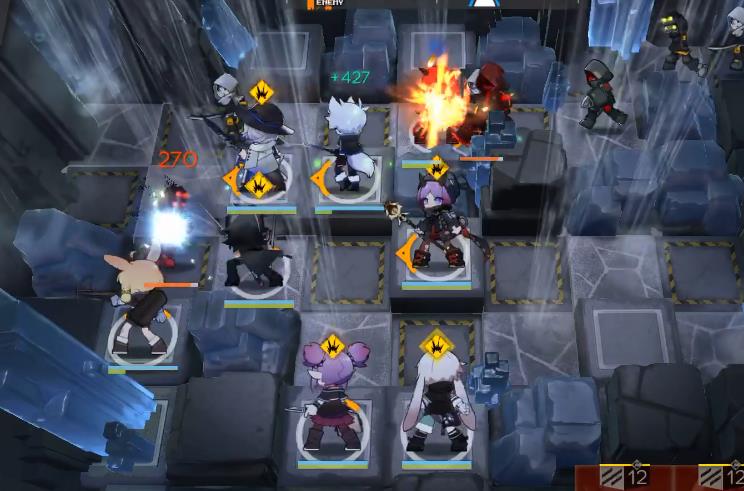Trigger the skill icon above the pink twin-tailed operator

333,347
